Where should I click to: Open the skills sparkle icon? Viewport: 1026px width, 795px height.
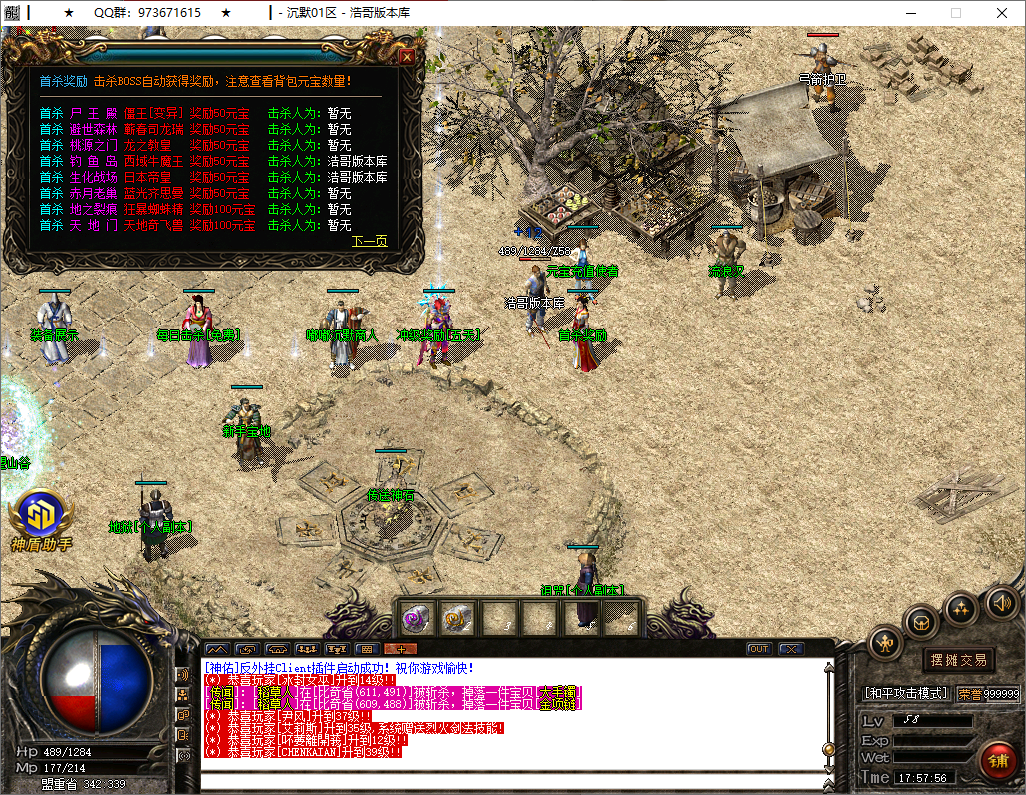point(961,608)
